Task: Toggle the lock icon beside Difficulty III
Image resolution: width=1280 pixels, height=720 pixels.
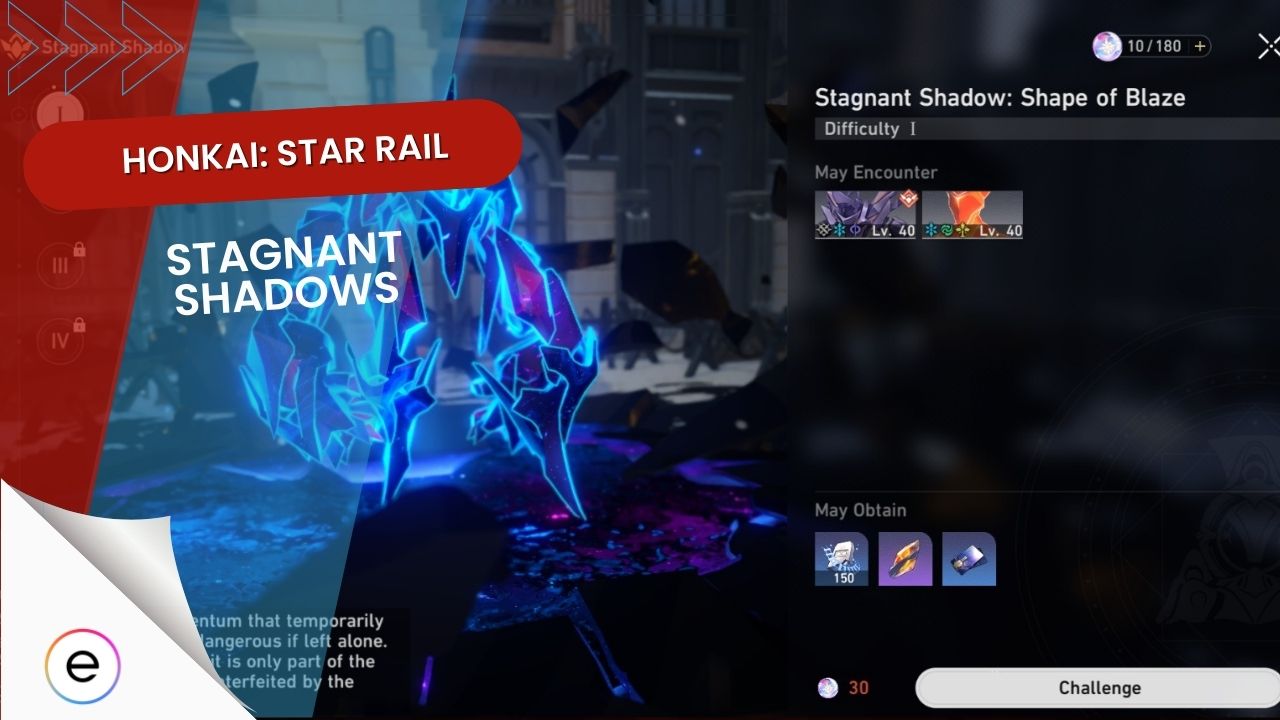Action: 79,248
